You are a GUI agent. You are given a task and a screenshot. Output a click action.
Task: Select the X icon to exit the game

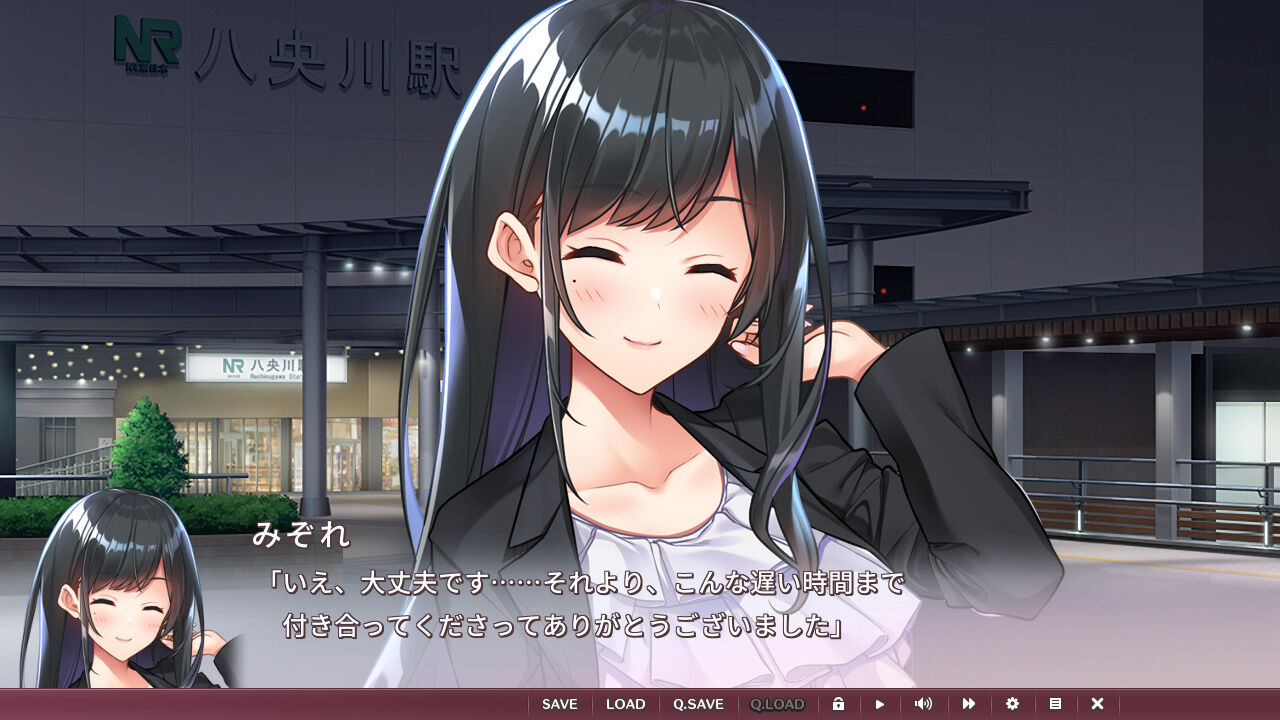tap(1097, 703)
